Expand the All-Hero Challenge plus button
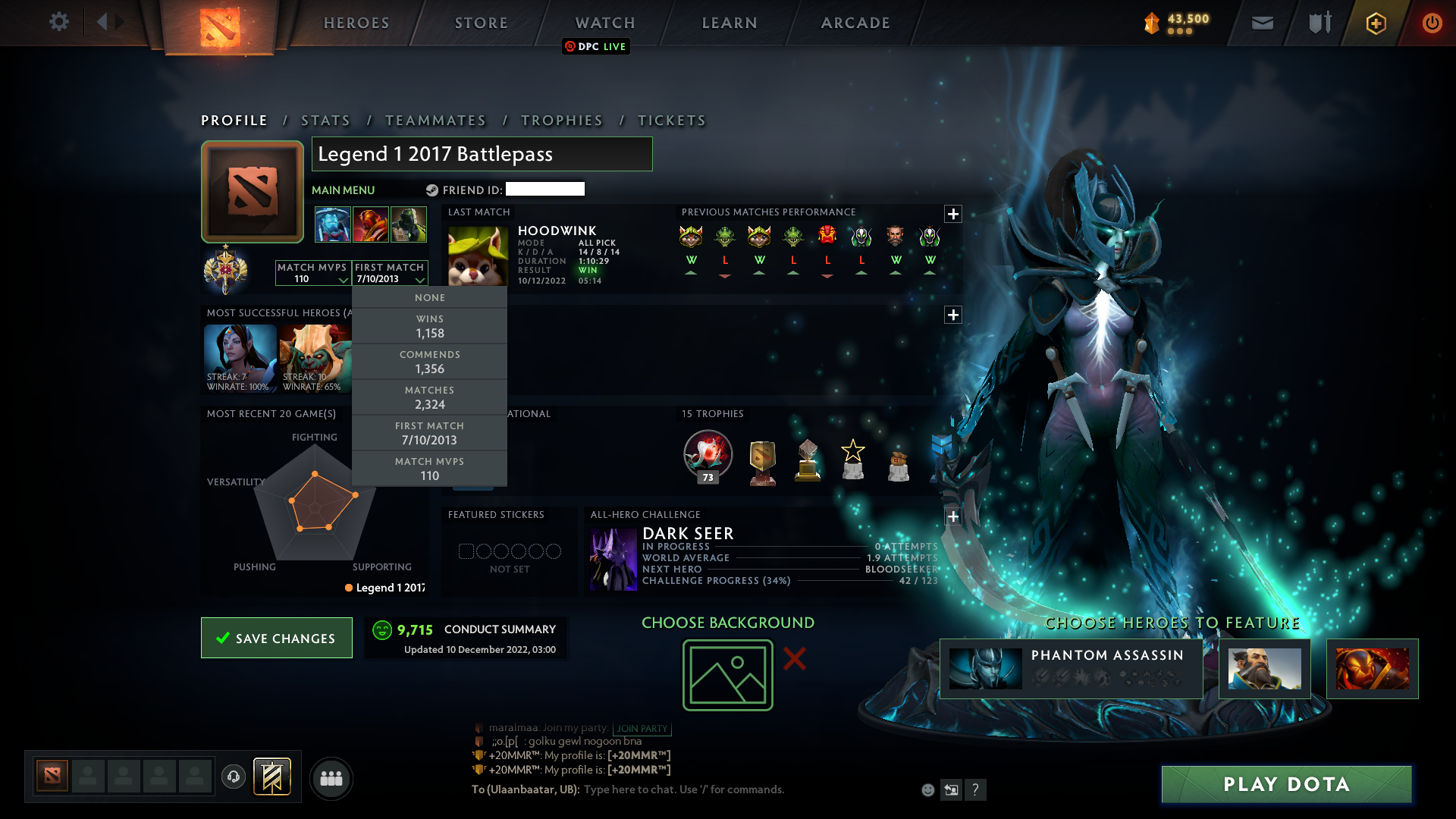 (x=953, y=516)
